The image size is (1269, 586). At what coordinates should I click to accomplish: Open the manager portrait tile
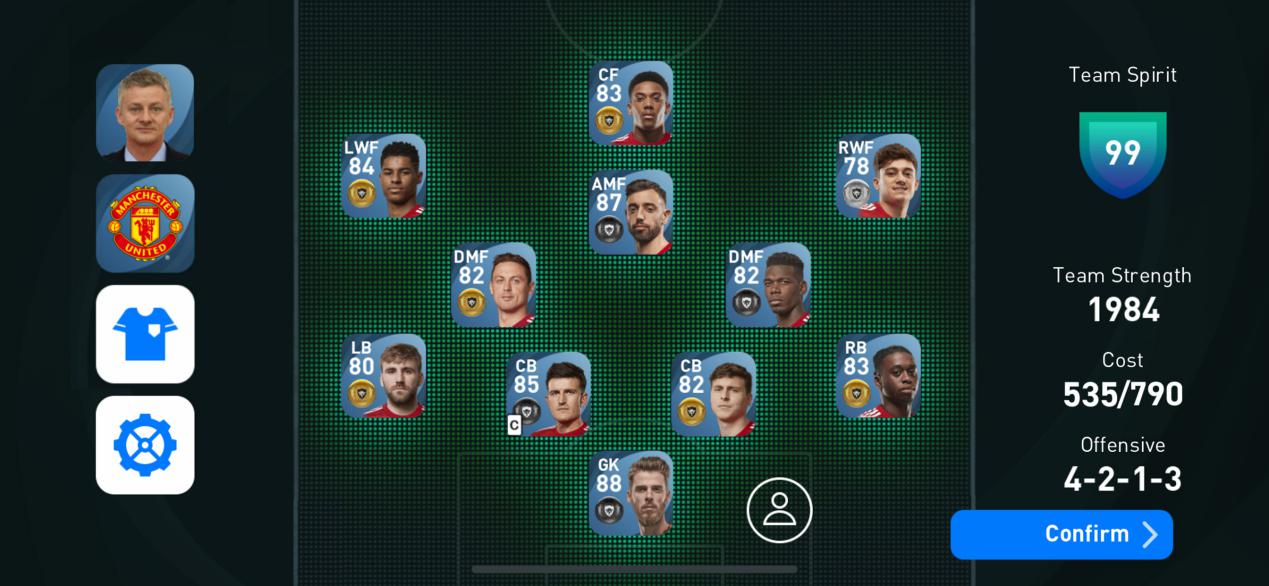tap(145, 112)
